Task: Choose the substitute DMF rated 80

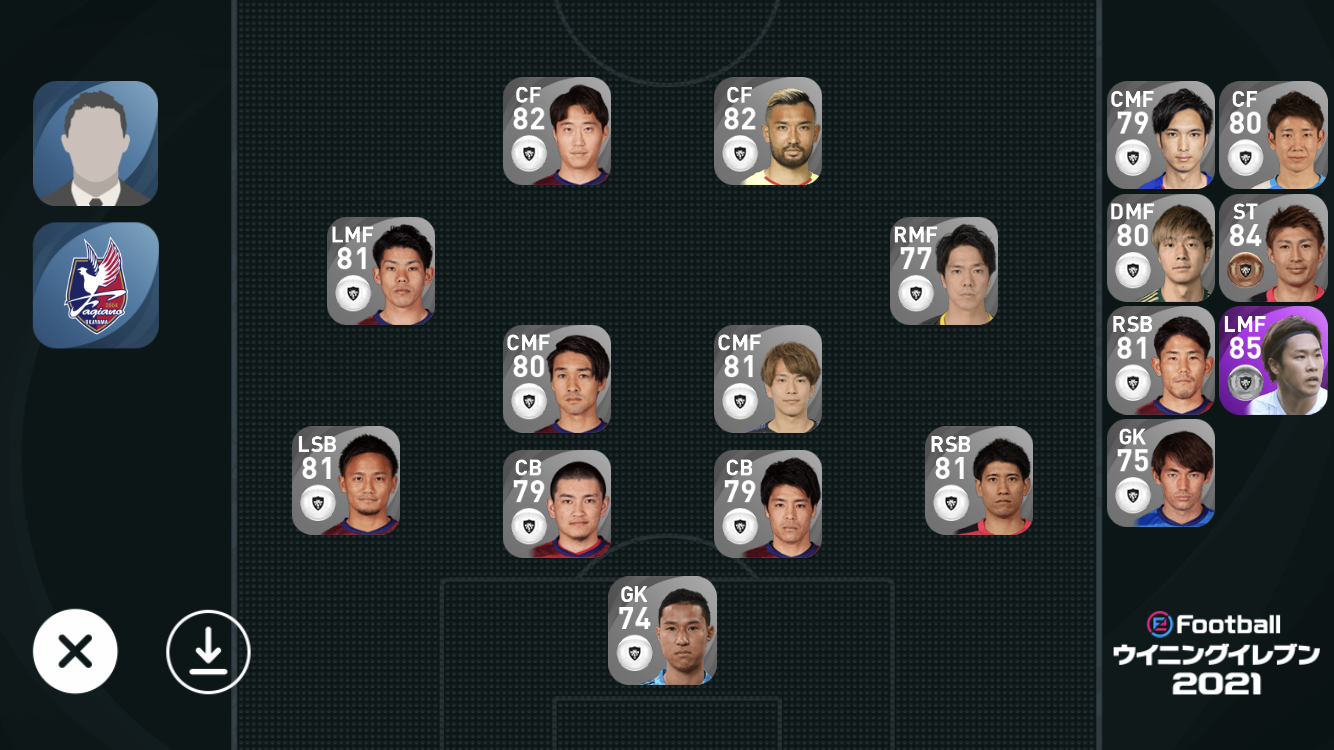Action: pos(1161,248)
